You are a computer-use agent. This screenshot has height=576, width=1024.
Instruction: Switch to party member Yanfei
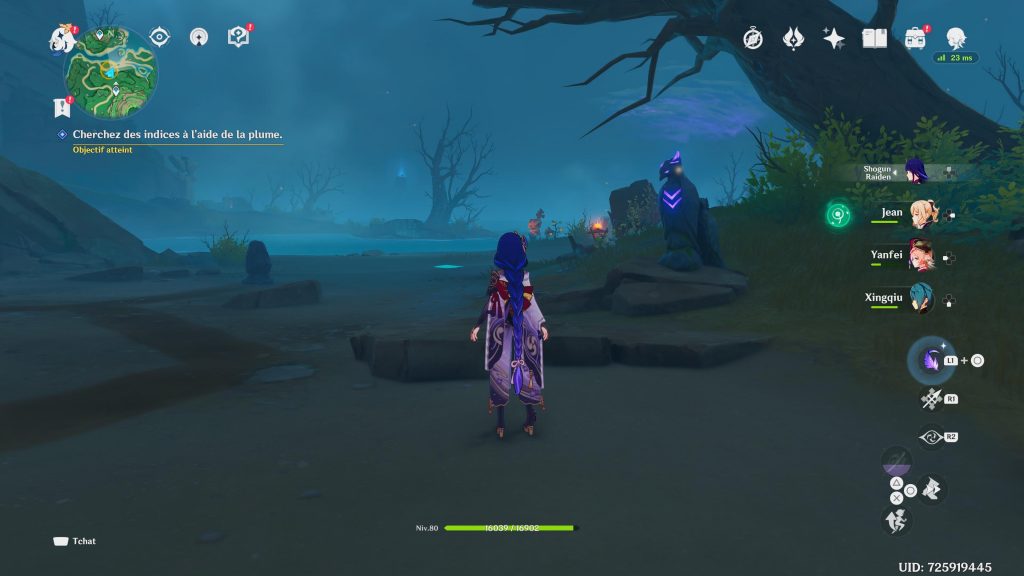[x=918, y=257]
